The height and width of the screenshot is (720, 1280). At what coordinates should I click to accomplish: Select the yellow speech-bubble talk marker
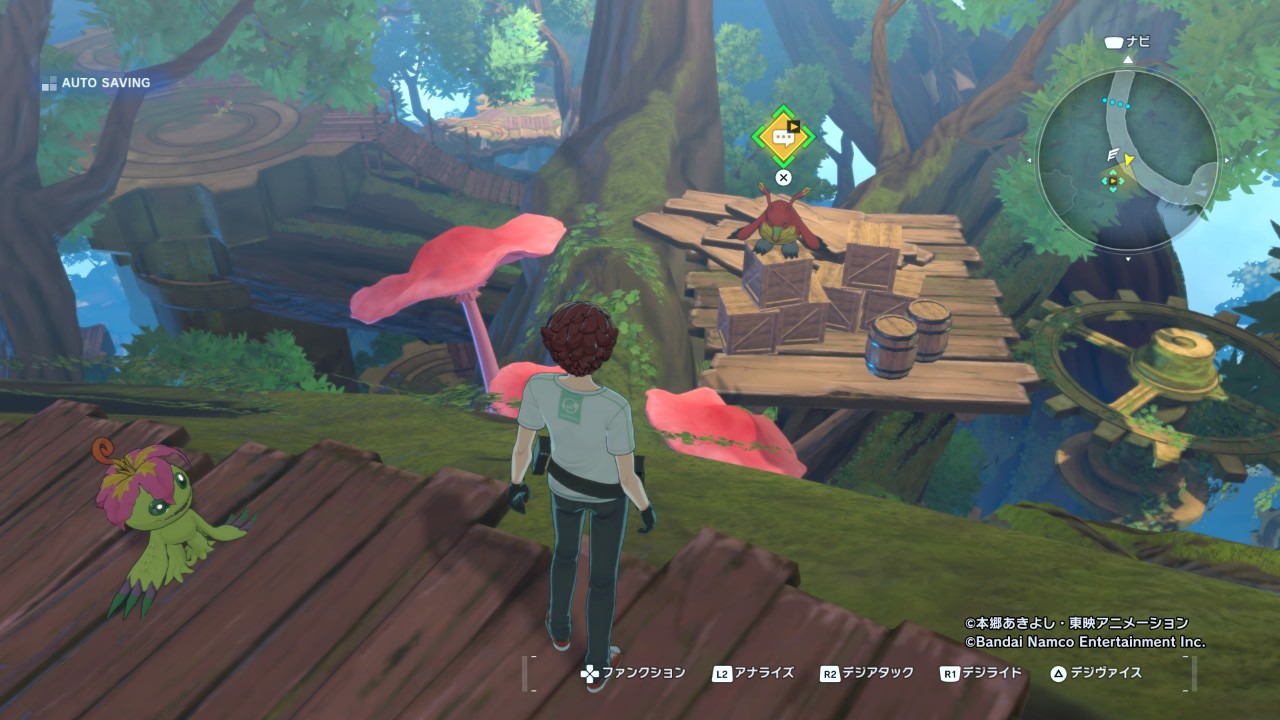tap(783, 138)
